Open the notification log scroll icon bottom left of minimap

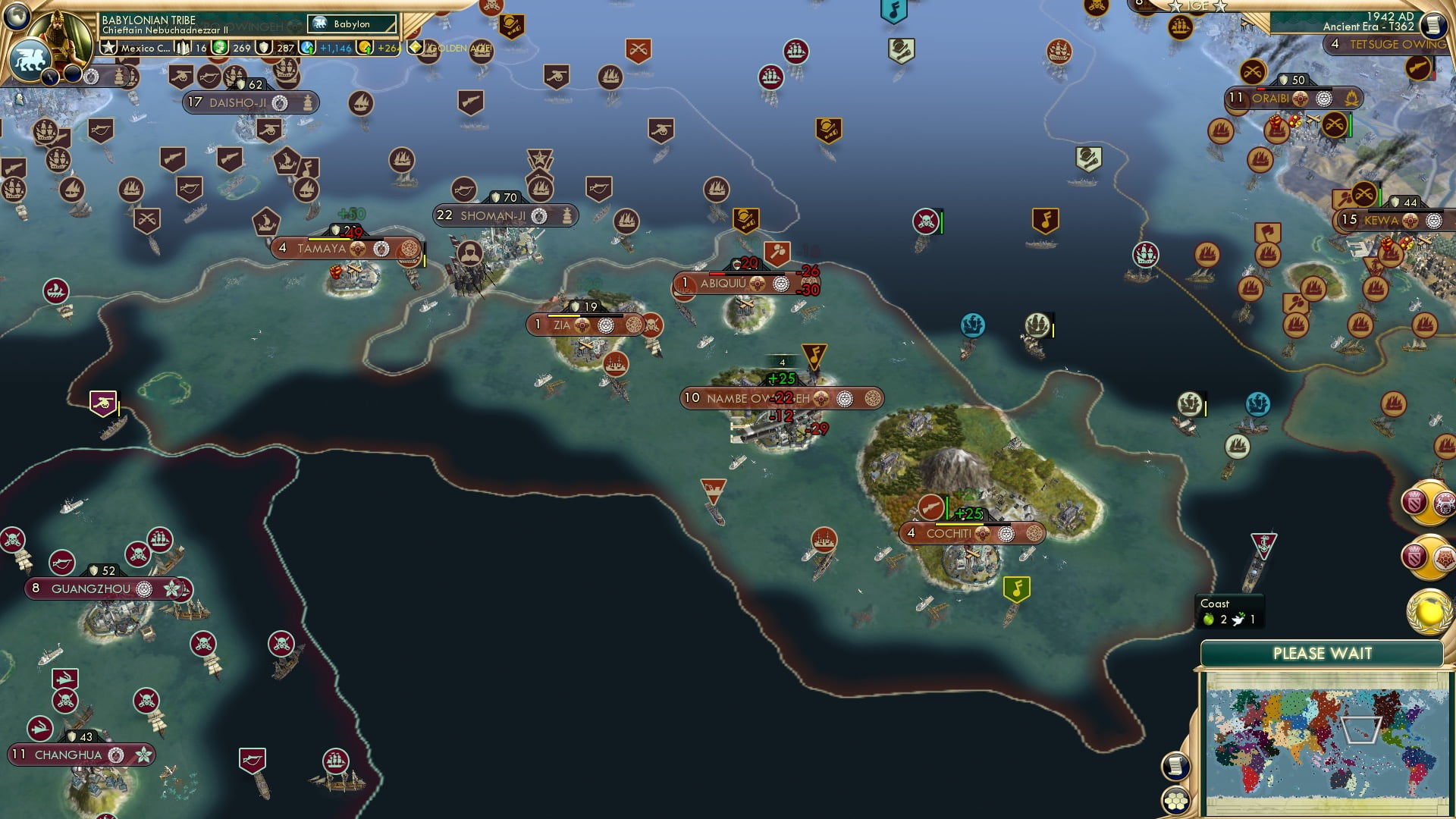click(x=1176, y=766)
